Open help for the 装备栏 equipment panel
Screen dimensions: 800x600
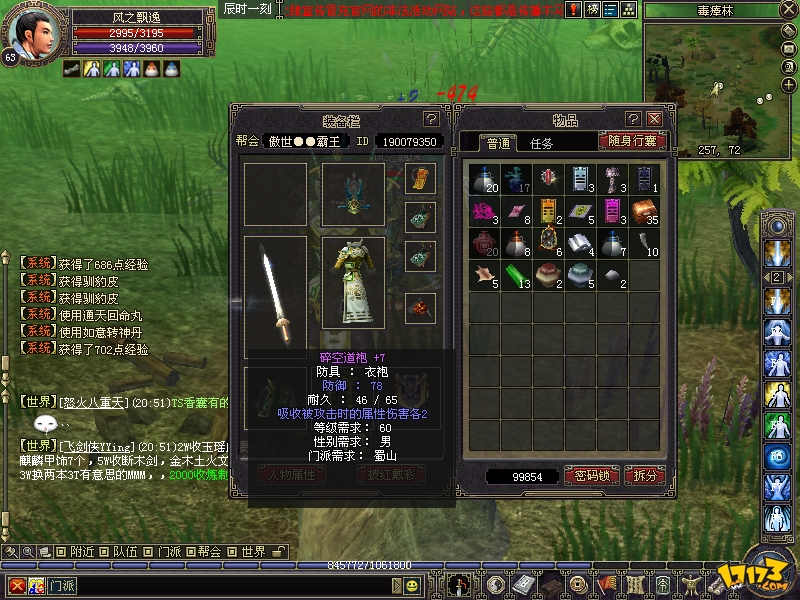[x=431, y=119]
